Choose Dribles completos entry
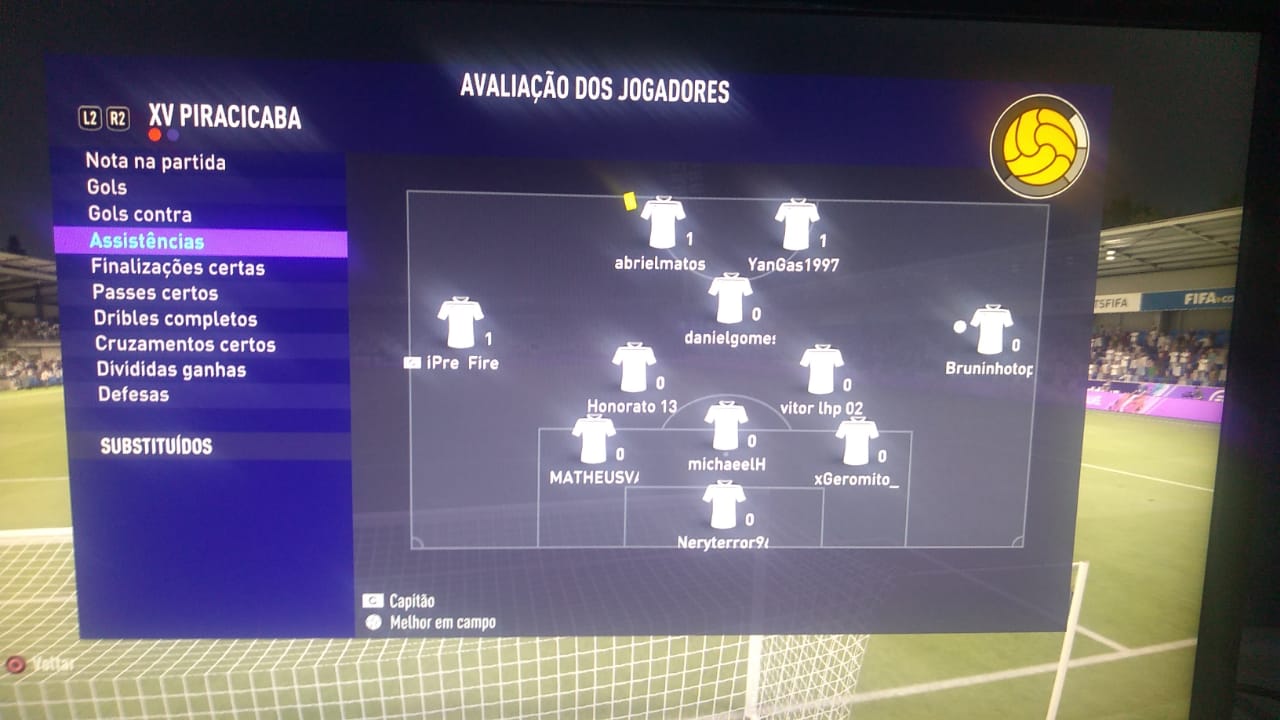This screenshot has height=720, width=1280. point(175,319)
